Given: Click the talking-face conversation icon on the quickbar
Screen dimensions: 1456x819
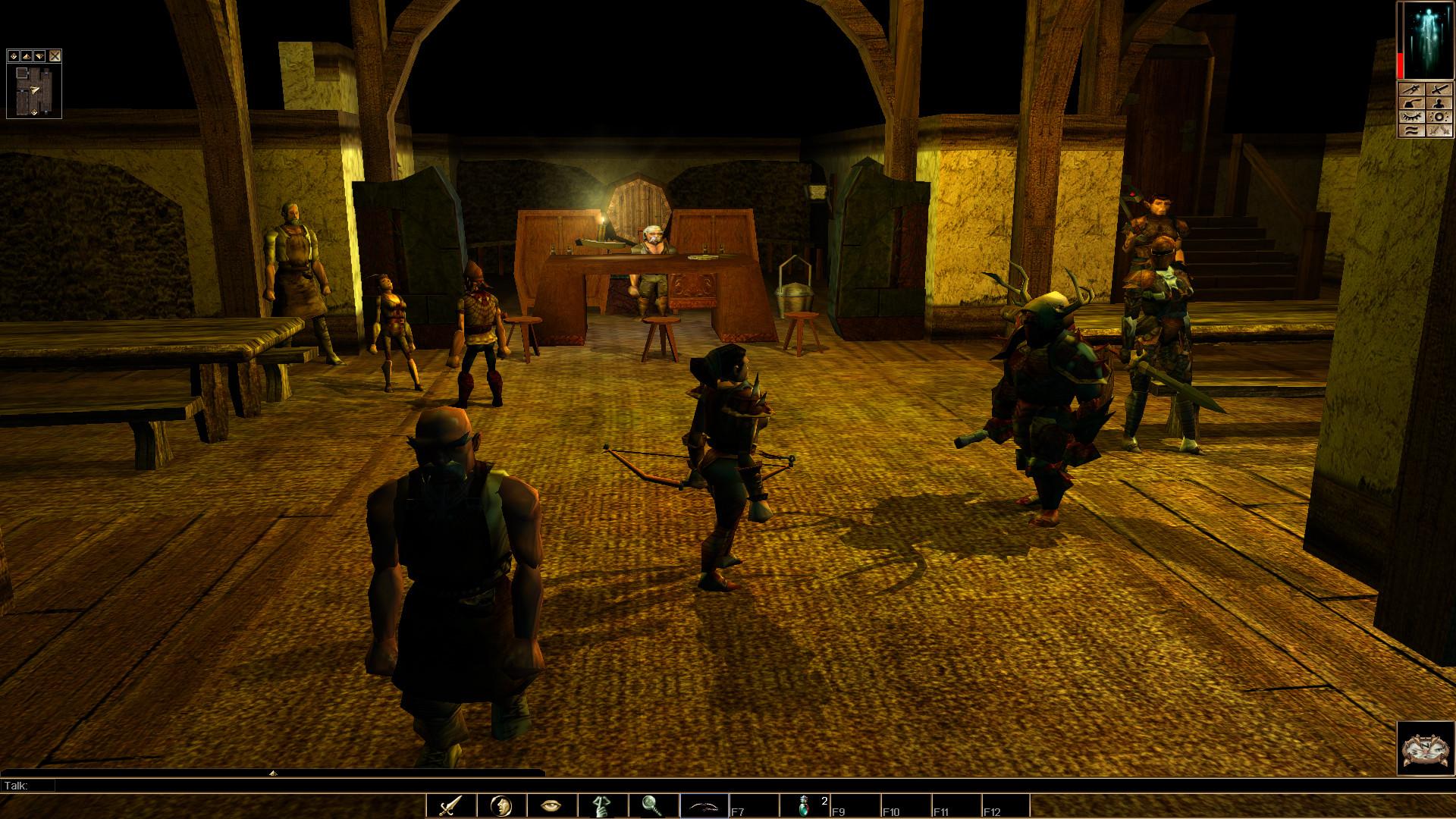Looking at the screenshot, I should [501, 806].
